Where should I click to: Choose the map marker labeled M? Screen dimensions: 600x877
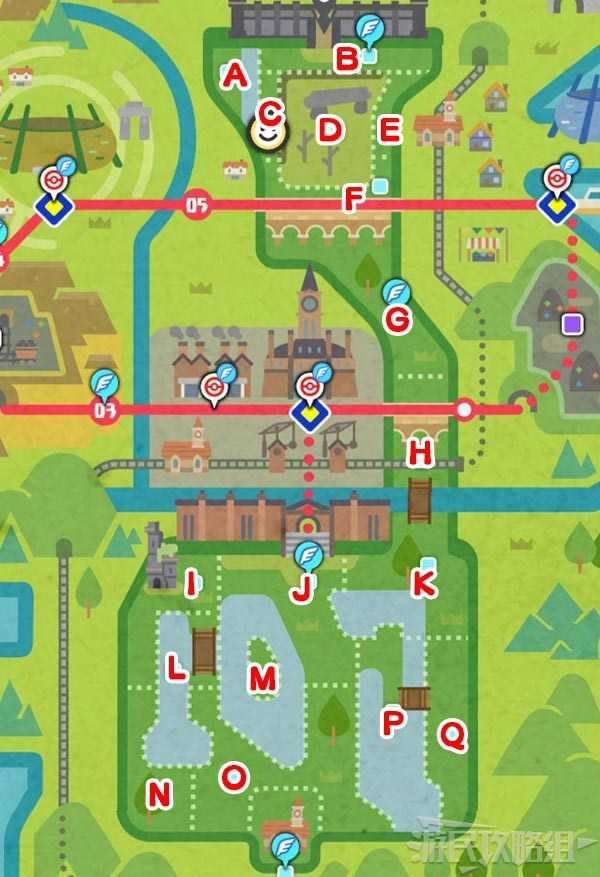pos(262,679)
